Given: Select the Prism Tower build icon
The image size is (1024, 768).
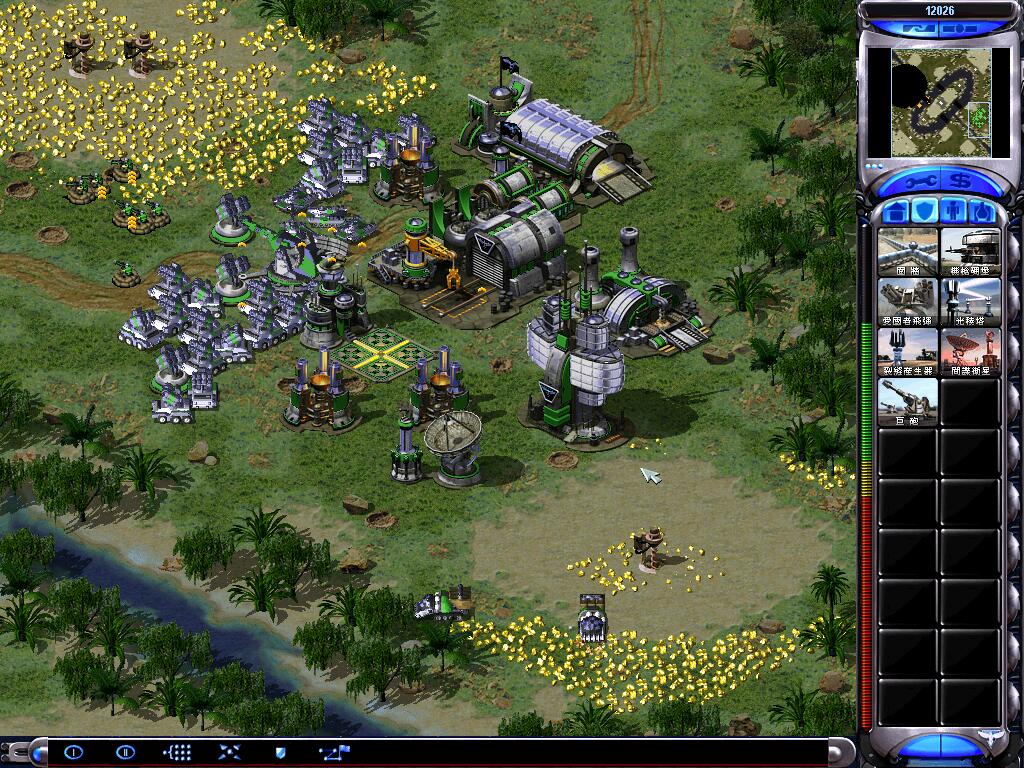Looking at the screenshot, I should click(970, 301).
